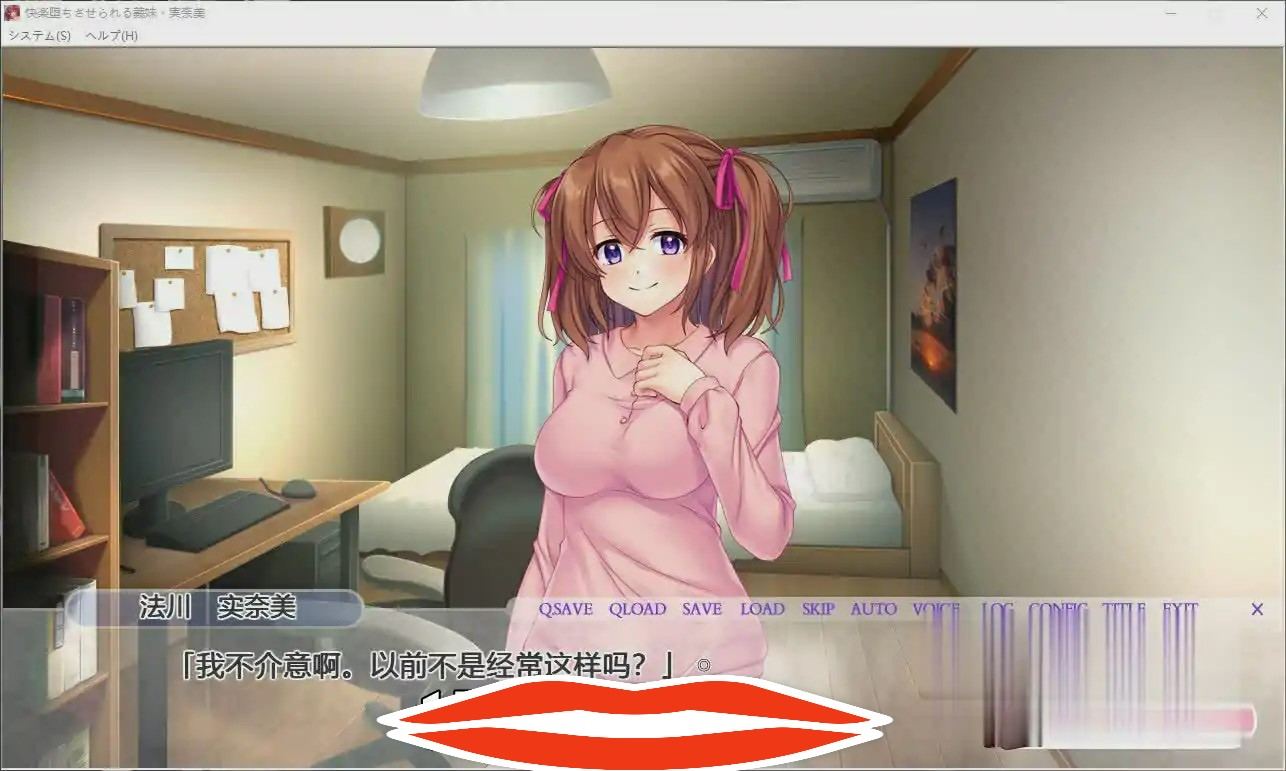Click the game application icon in the title bar
1286x771 pixels.
coord(14,13)
